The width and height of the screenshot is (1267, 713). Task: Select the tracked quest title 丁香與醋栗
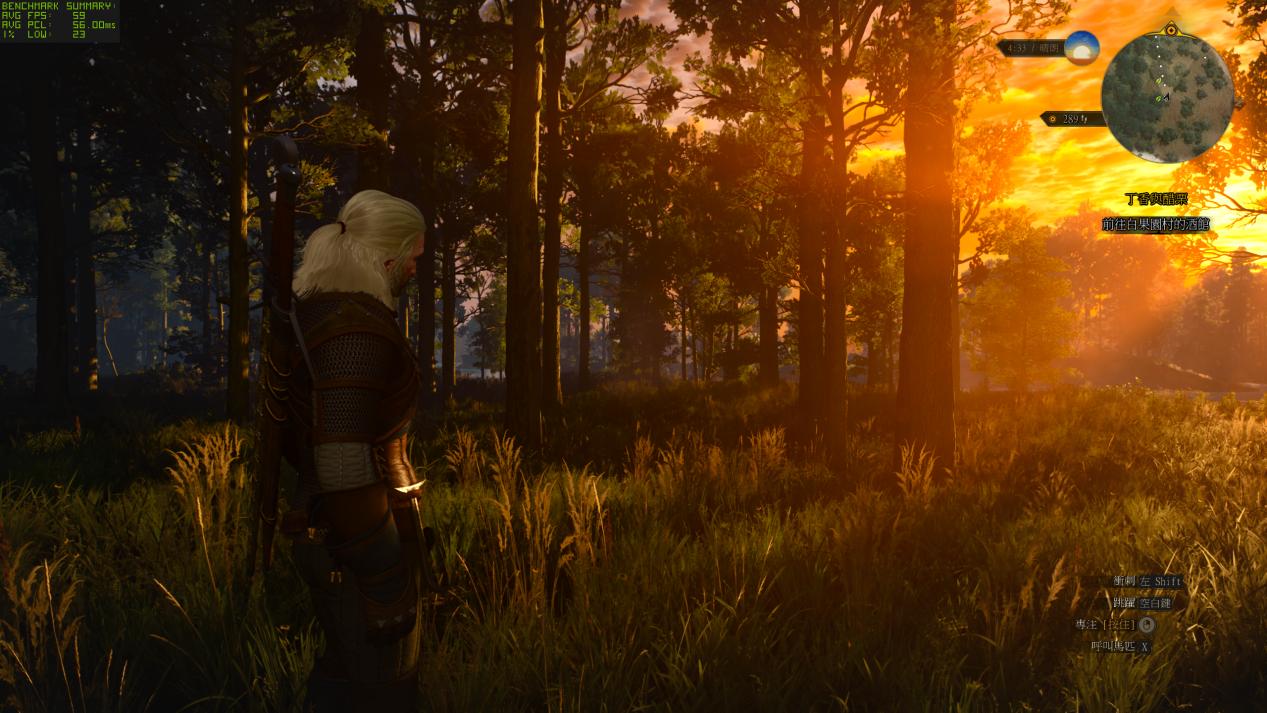pyautogui.click(x=1155, y=200)
